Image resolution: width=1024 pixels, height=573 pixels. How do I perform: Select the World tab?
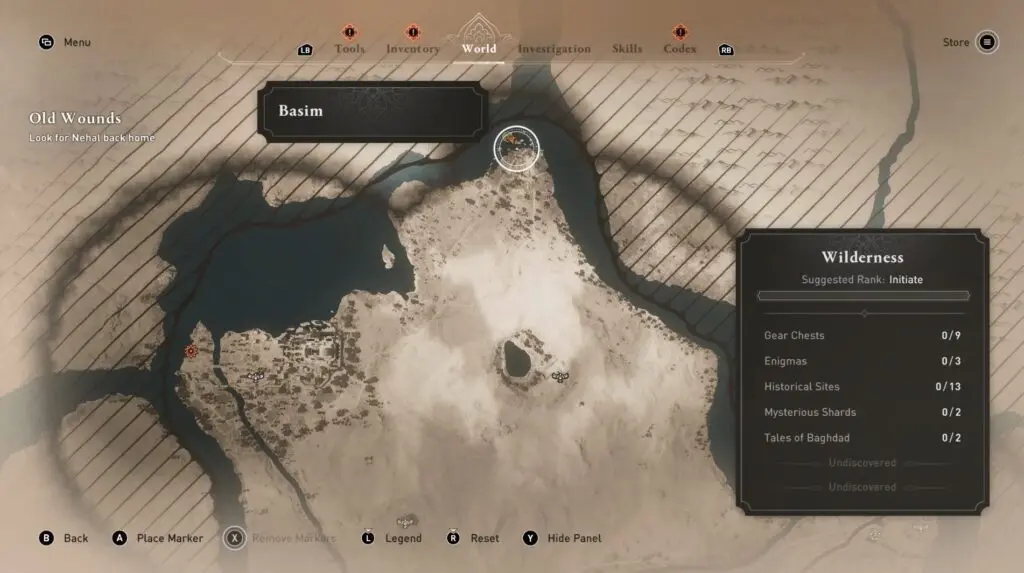[x=479, y=49]
